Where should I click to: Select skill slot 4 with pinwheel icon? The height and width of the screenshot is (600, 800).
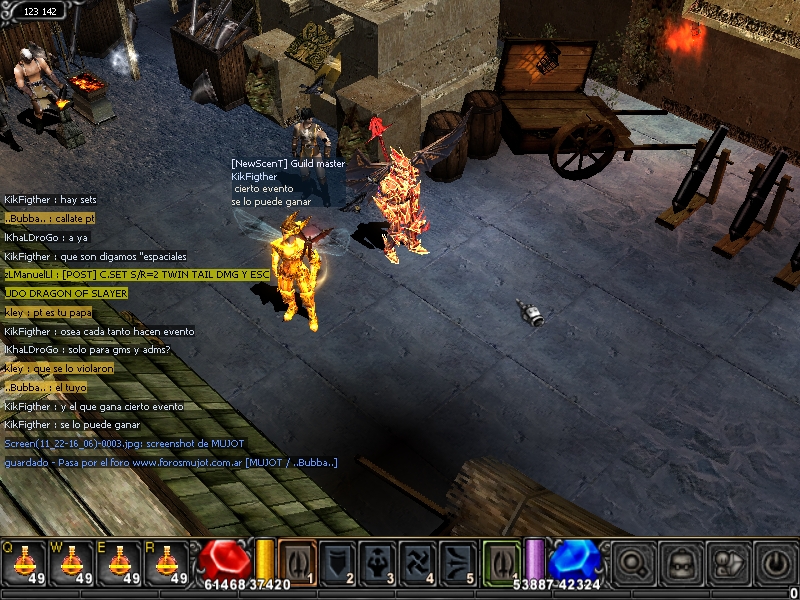[418, 560]
